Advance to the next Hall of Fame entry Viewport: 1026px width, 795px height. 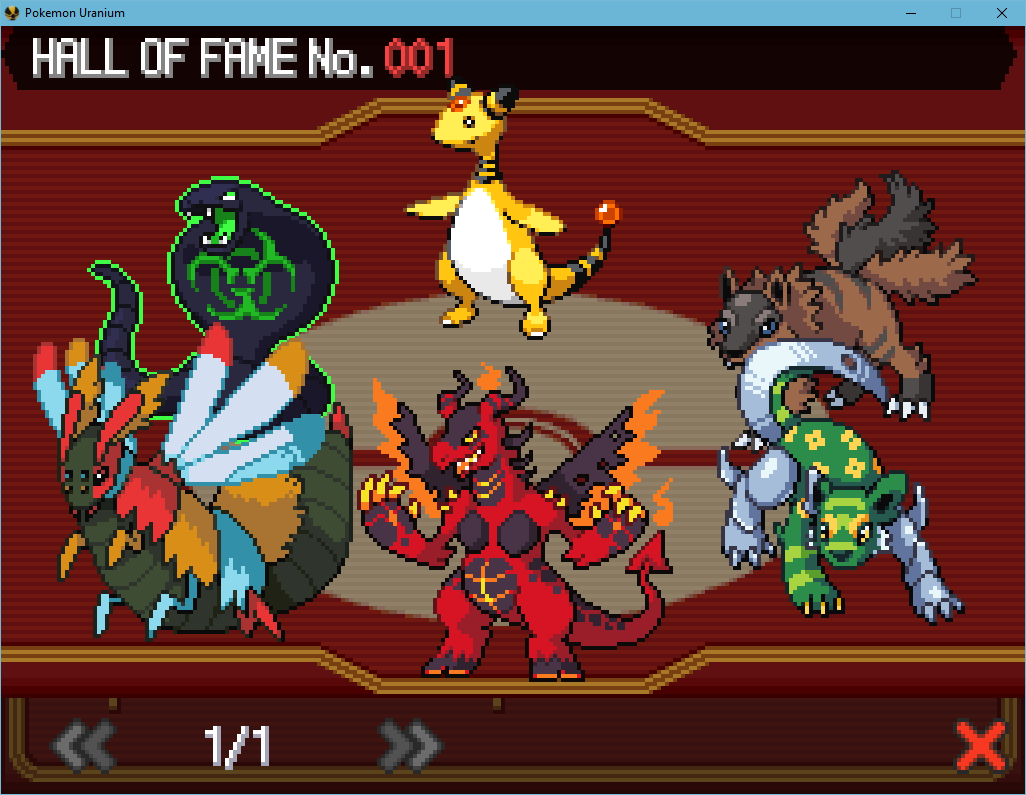pos(409,745)
